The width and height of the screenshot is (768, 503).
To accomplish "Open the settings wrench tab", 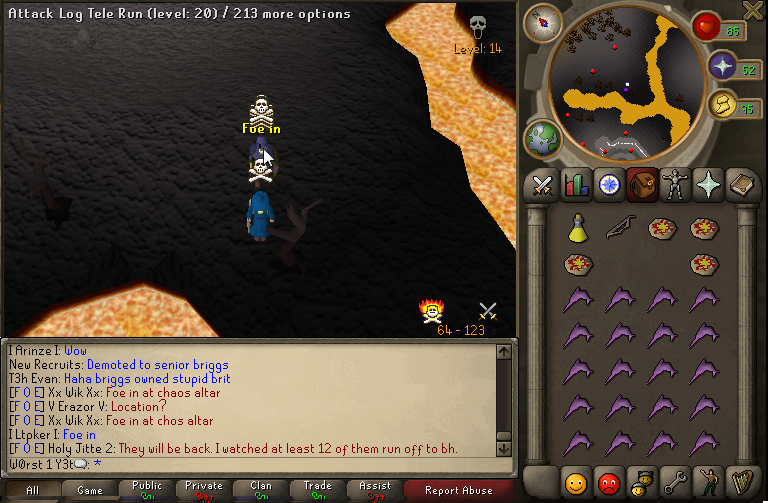I will tap(674, 483).
